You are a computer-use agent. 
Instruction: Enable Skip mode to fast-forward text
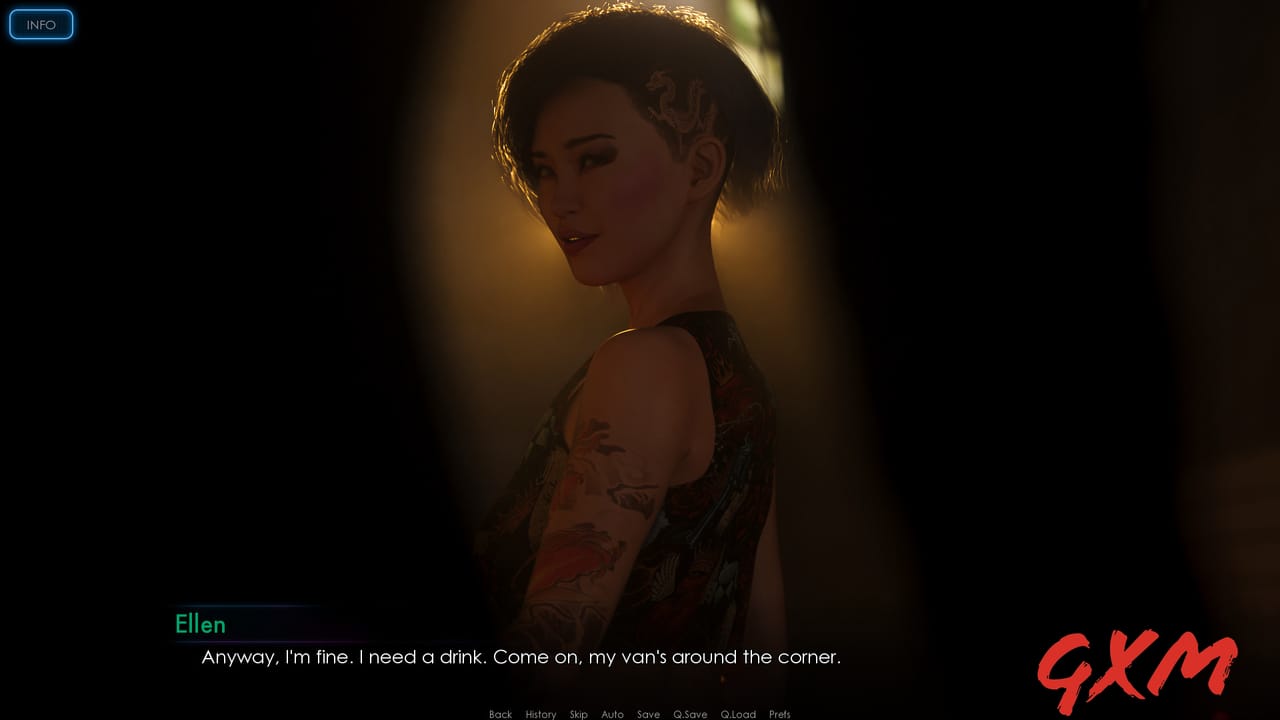coord(578,714)
